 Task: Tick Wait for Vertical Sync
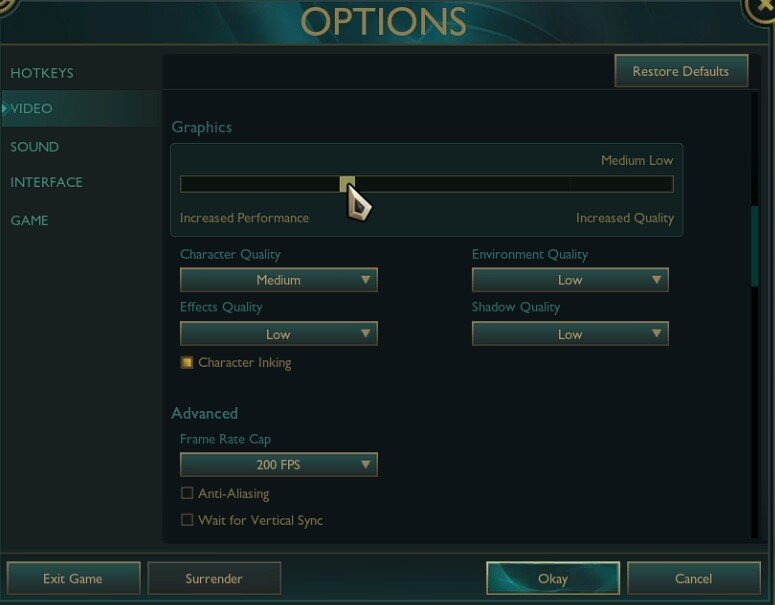point(187,520)
